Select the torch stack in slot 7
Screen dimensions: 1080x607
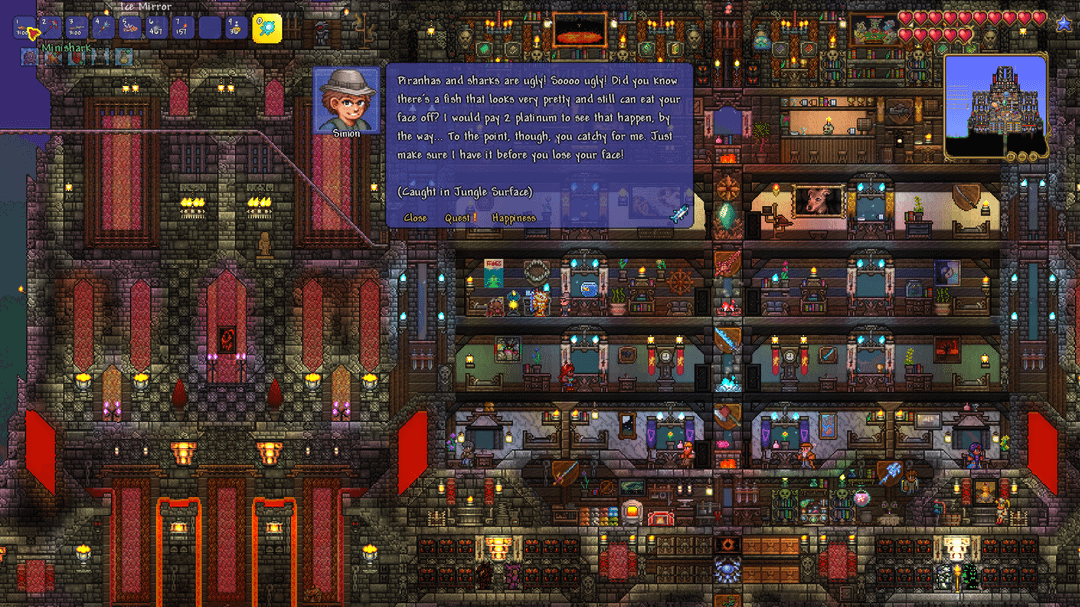pos(182,27)
